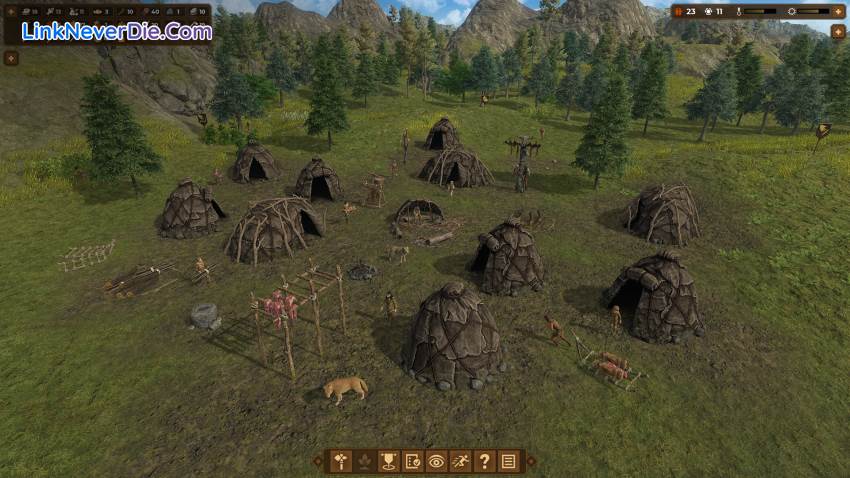
Task: Open the trophy banner milestones icon
Action: (389, 461)
